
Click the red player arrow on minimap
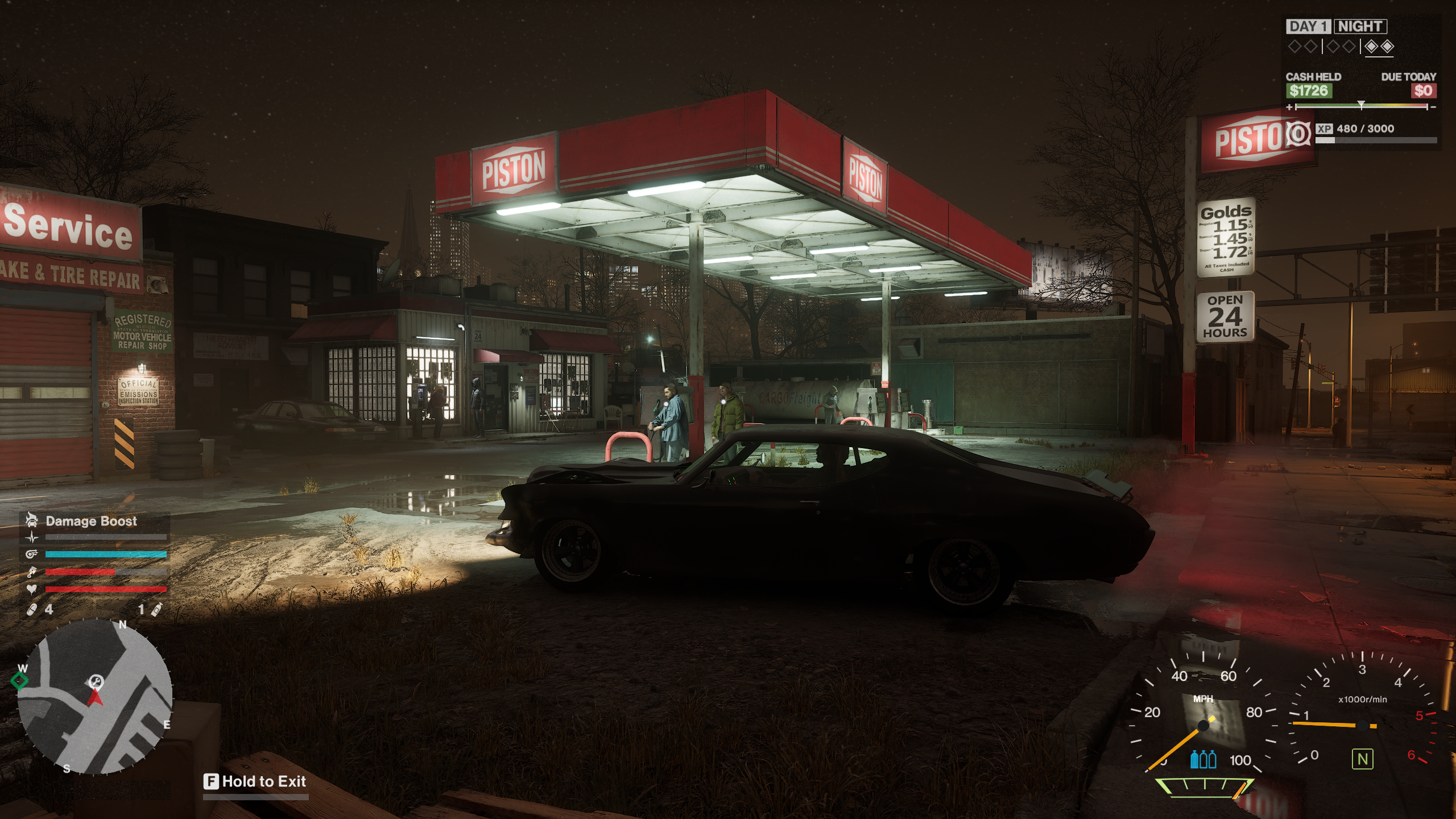tap(96, 698)
